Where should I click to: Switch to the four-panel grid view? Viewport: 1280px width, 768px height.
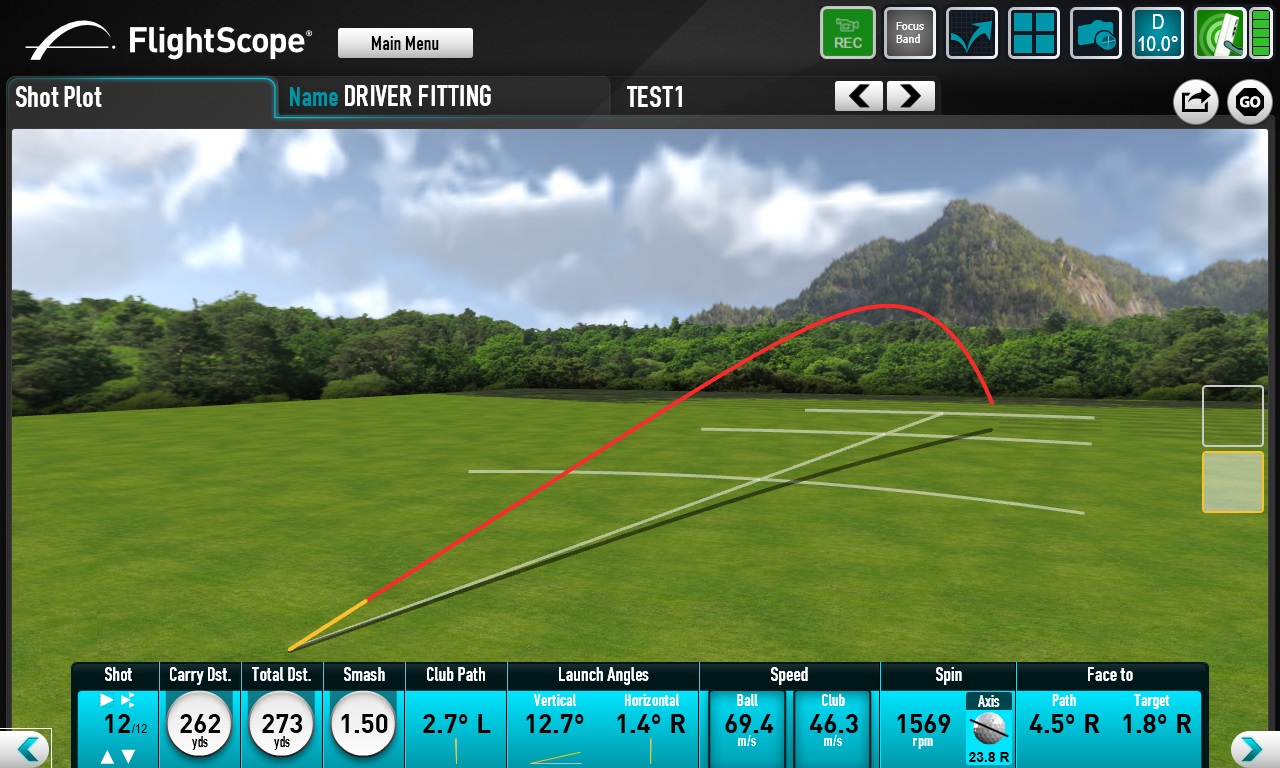[x=1033, y=33]
